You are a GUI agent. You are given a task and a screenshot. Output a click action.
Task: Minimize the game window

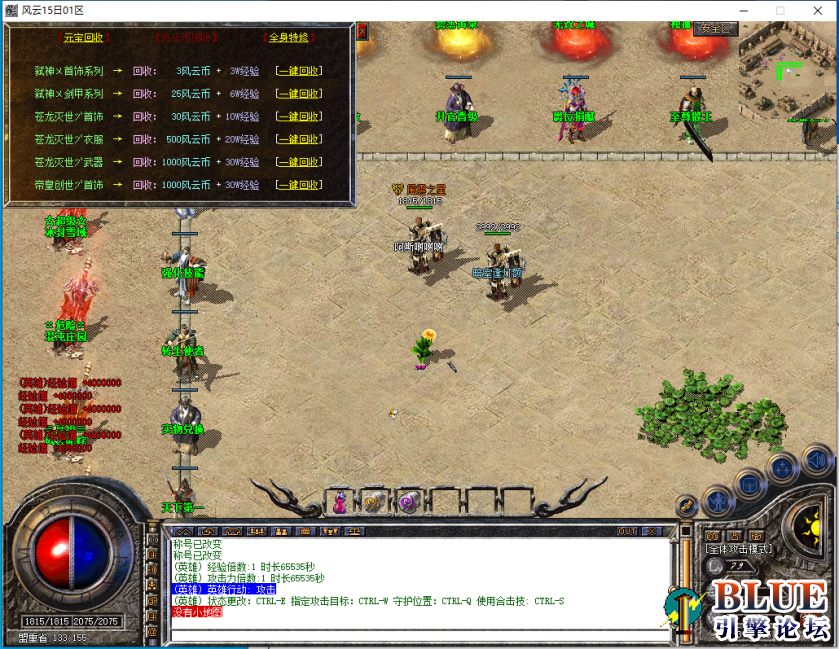[734, 10]
